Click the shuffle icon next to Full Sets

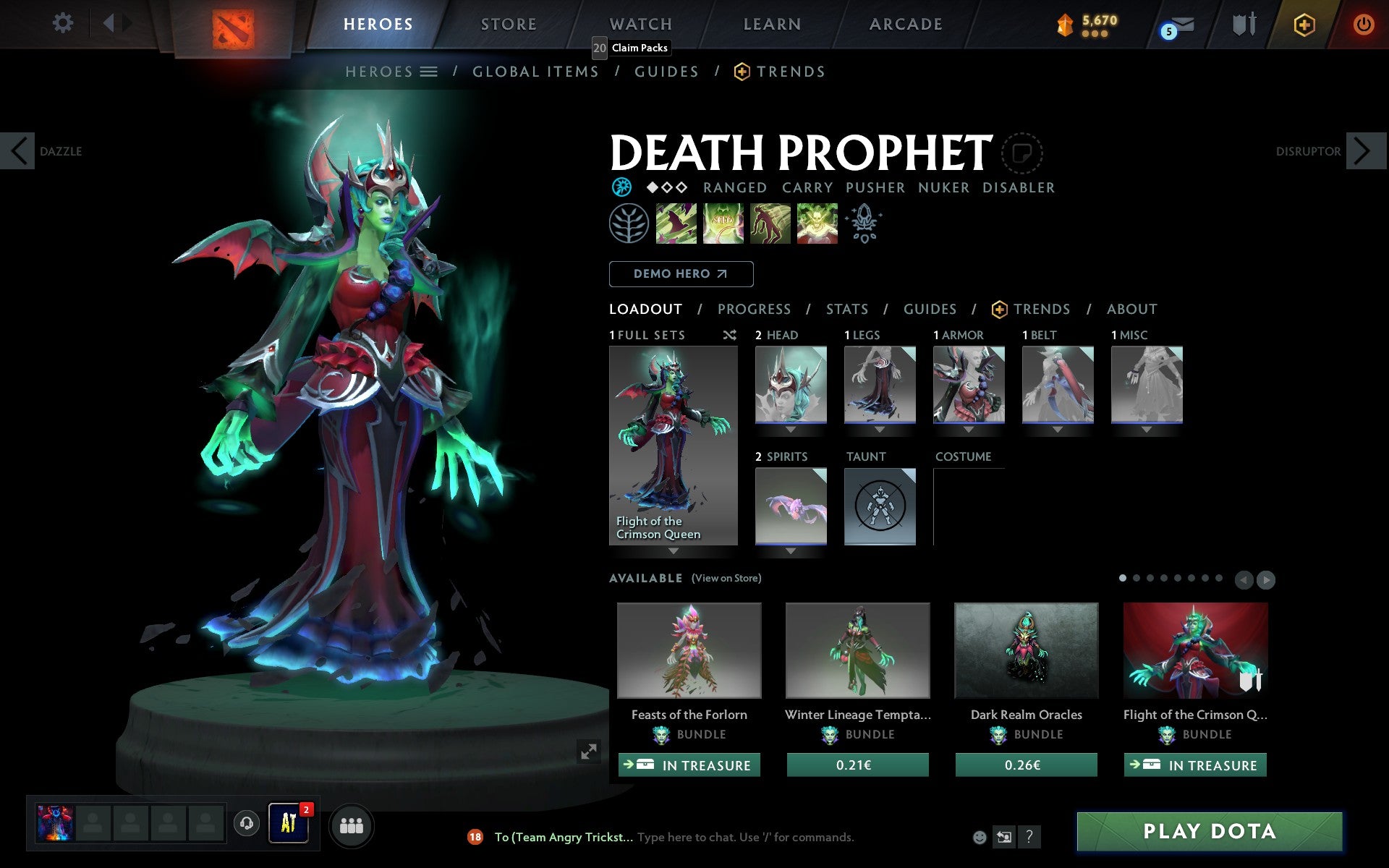729,335
